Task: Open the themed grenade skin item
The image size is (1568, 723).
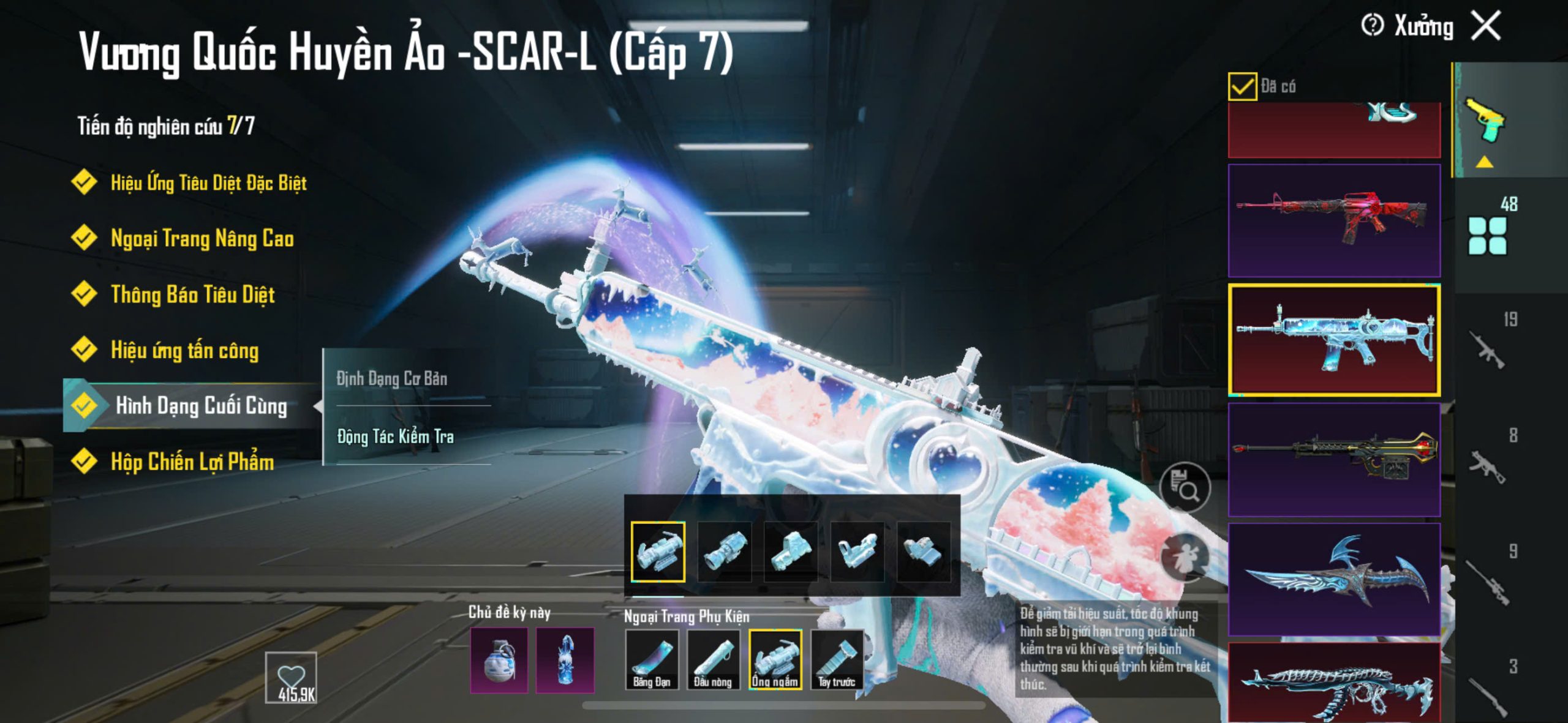Action: click(499, 660)
